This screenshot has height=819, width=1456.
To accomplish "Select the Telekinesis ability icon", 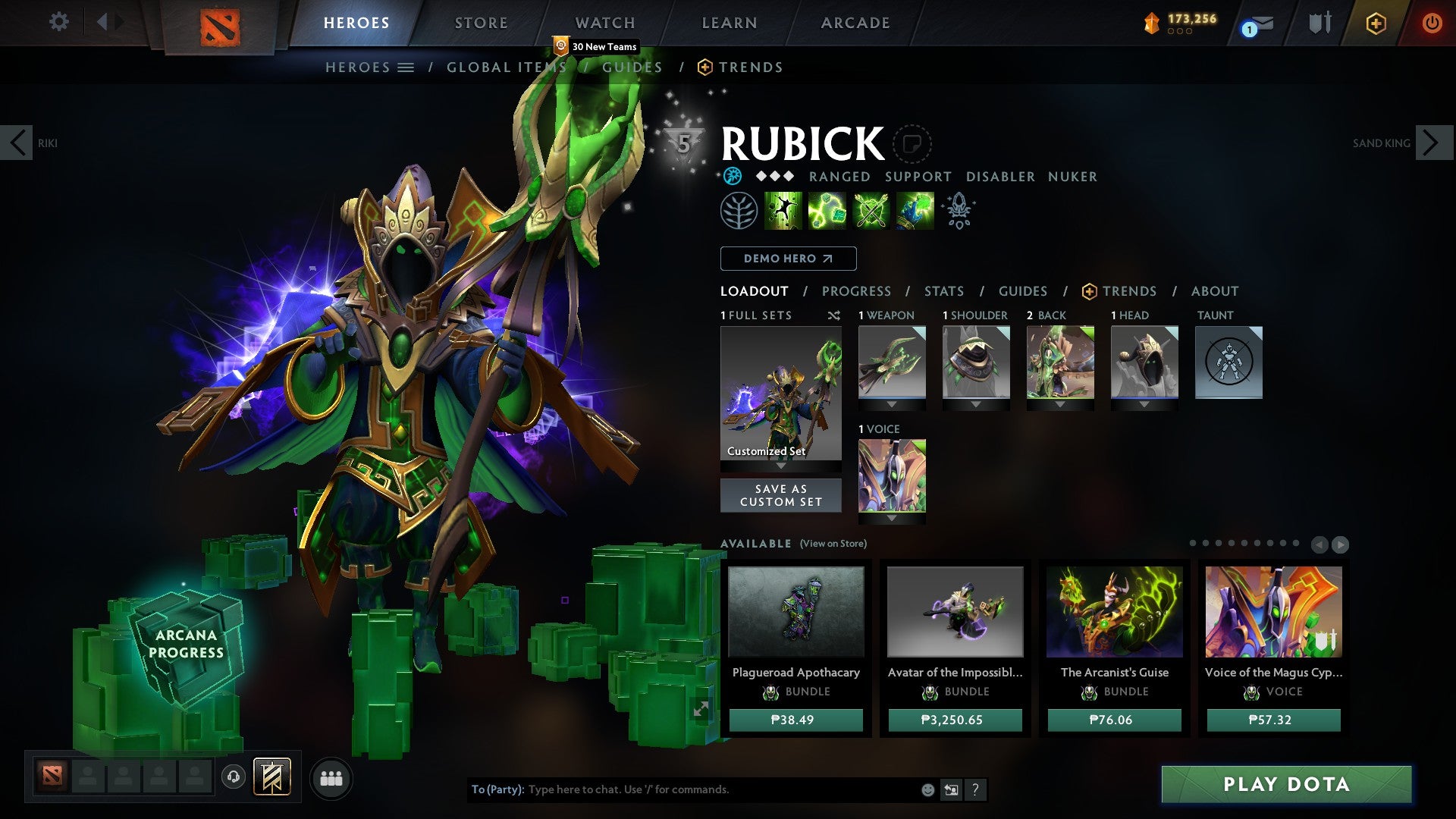I will pyautogui.click(x=783, y=211).
